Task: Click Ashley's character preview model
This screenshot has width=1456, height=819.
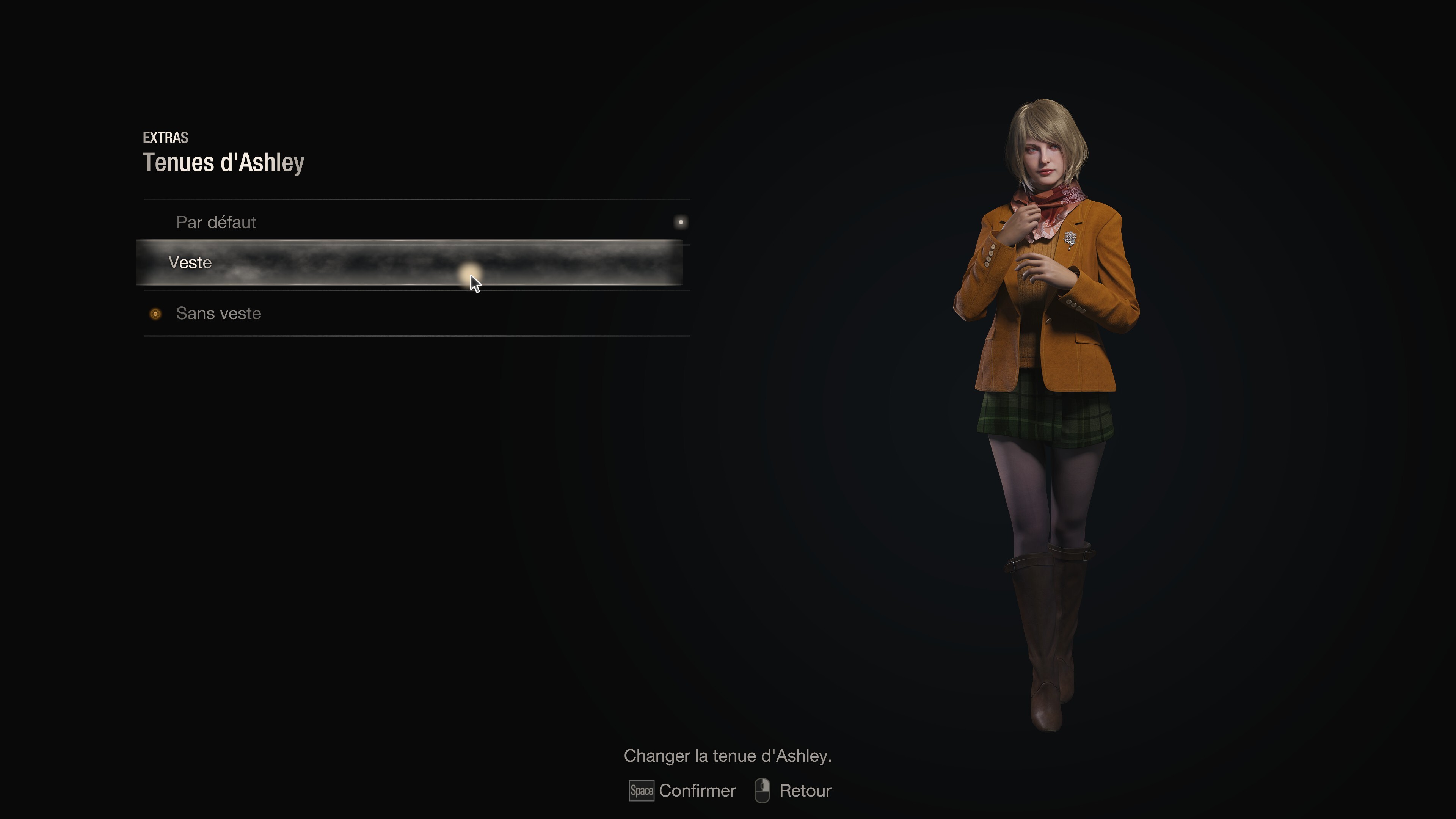Action: coord(1051,395)
